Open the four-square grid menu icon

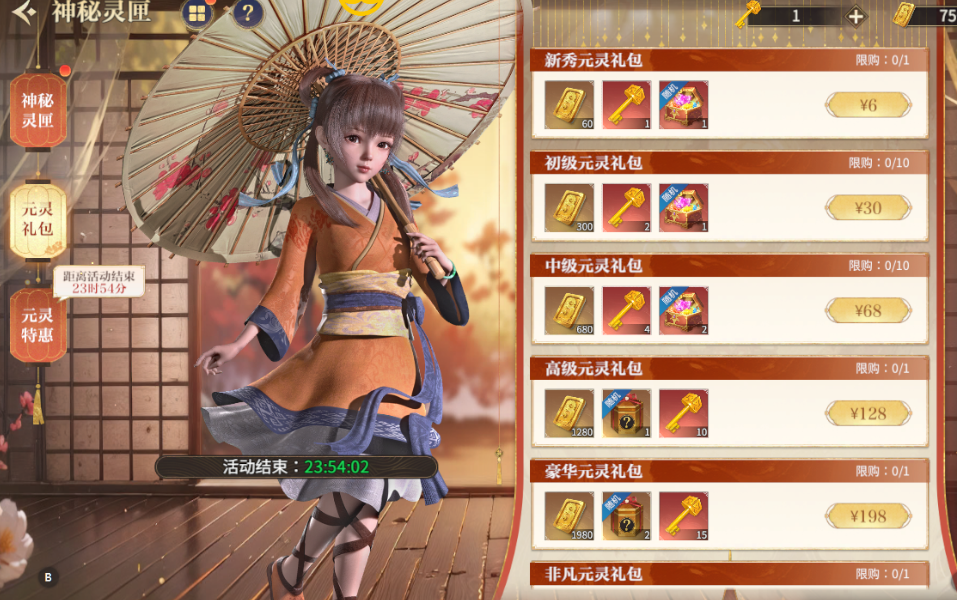click(x=197, y=14)
